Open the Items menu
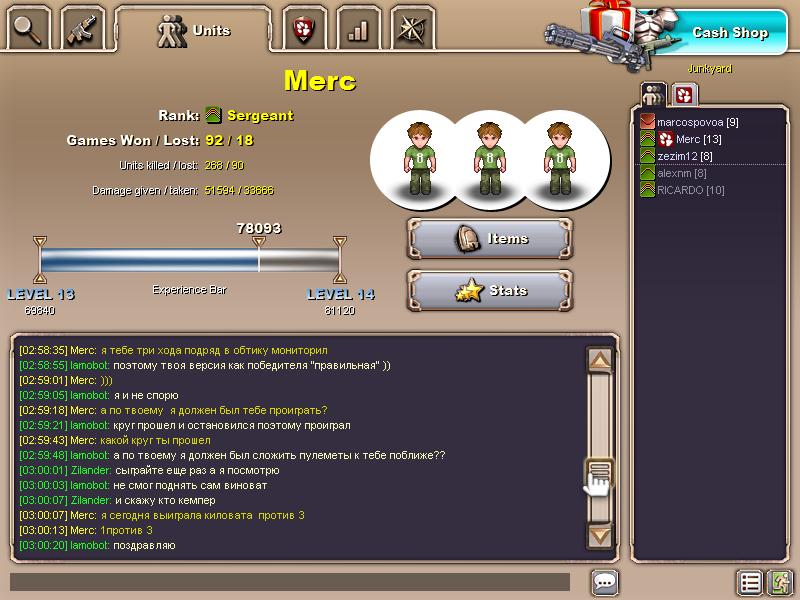Viewport: 800px width, 600px height. (490, 239)
